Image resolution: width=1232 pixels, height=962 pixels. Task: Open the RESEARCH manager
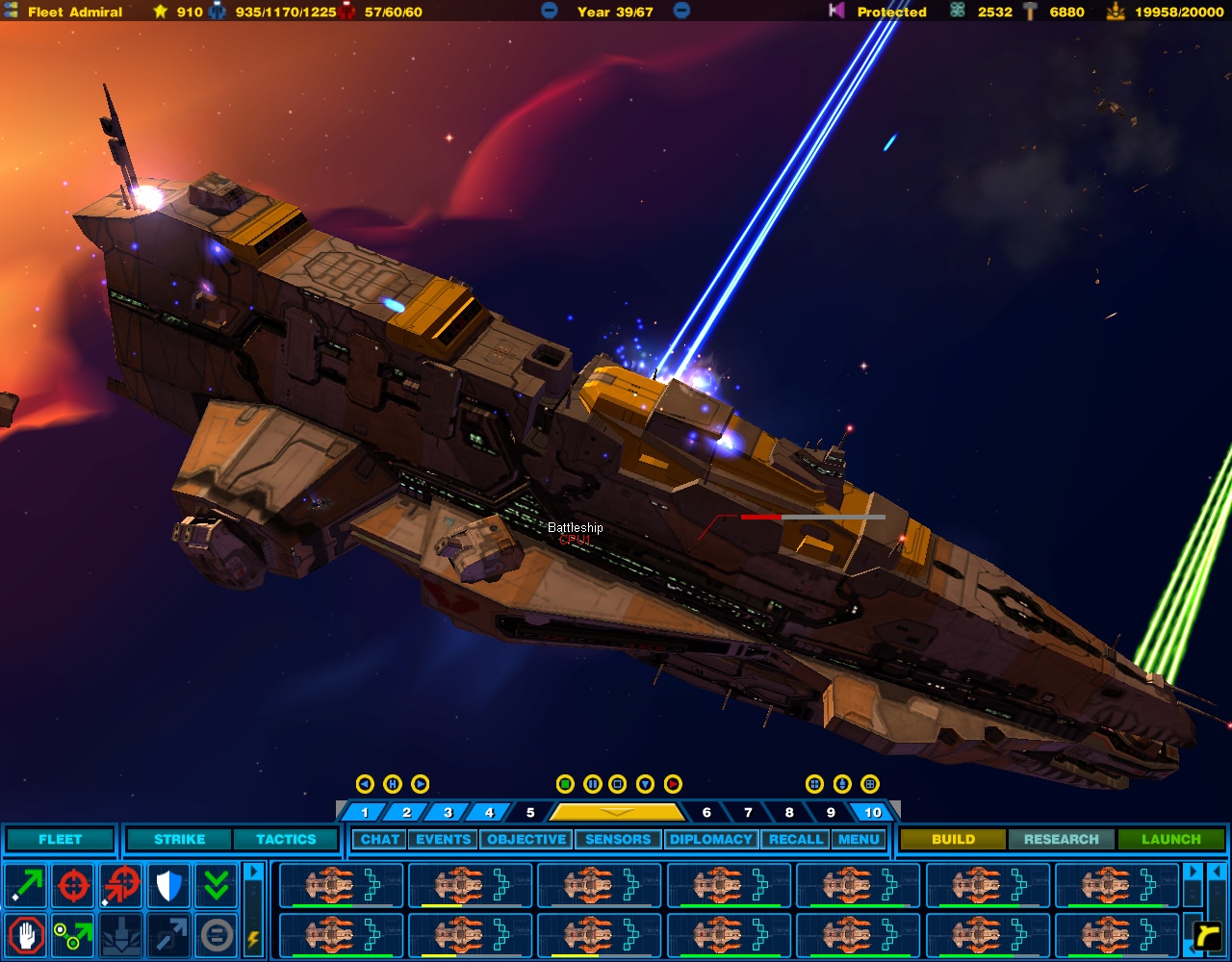(x=1061, y=840)
